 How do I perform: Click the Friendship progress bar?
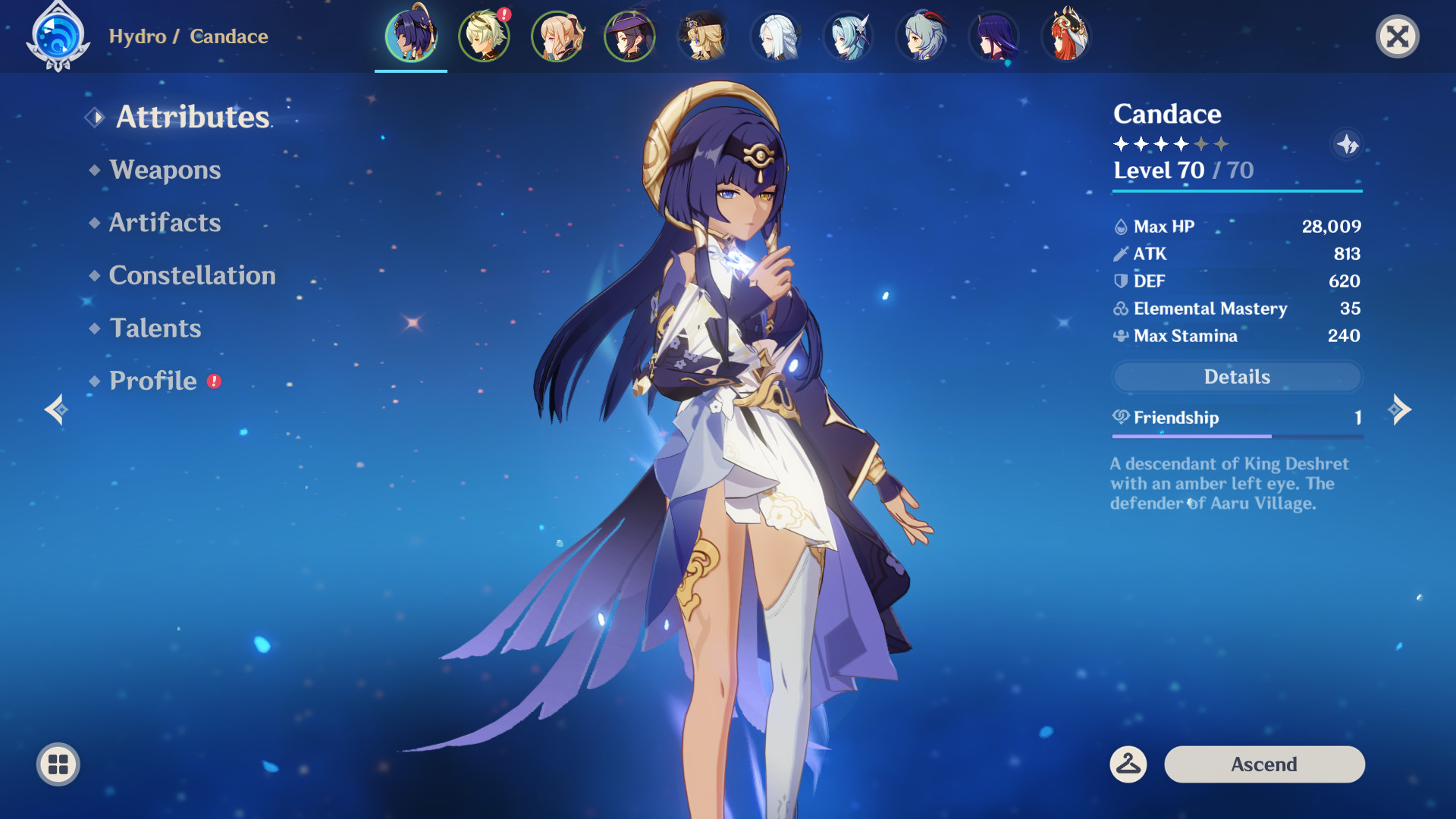tap(1236, 436)
